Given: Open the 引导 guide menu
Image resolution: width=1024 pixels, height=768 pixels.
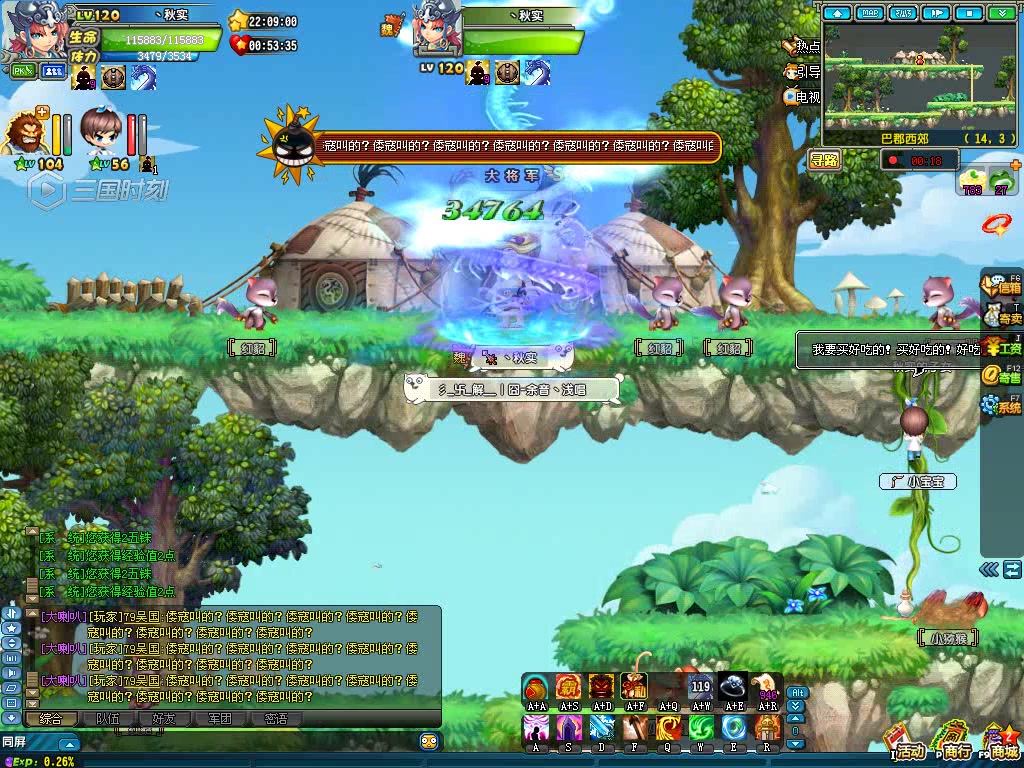Looking at the screenshot, I should pos(801,72).
